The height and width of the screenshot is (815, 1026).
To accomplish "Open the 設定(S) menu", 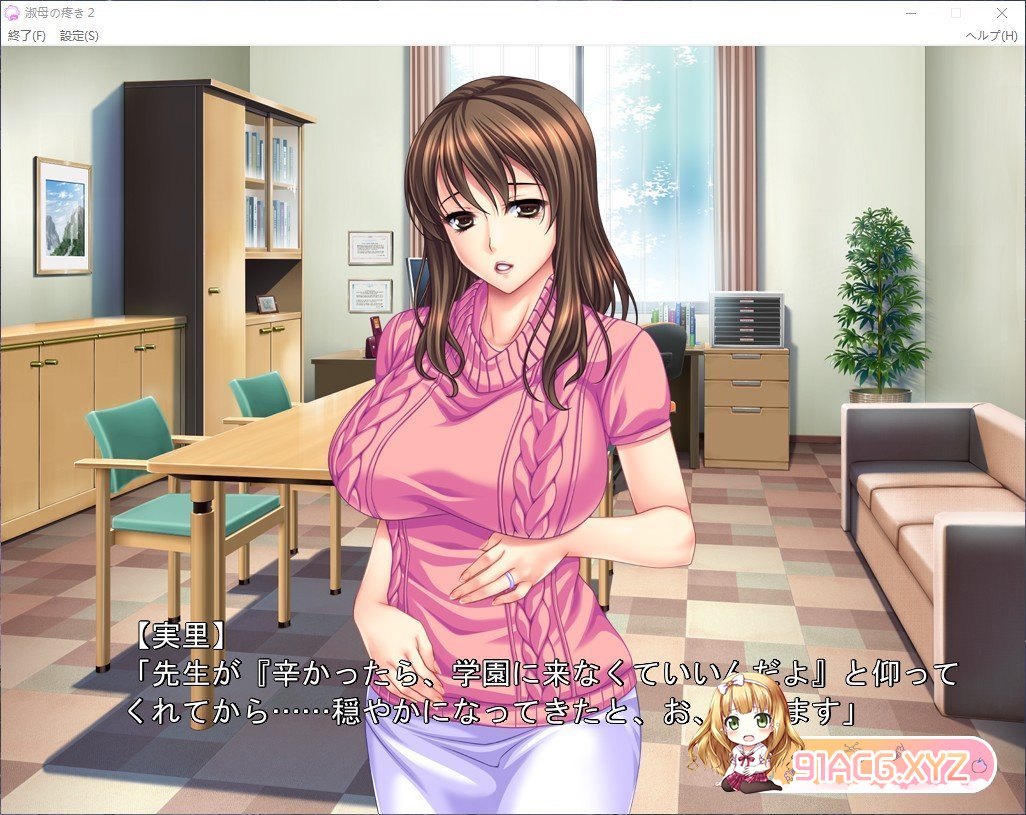I will click(79, 36).
